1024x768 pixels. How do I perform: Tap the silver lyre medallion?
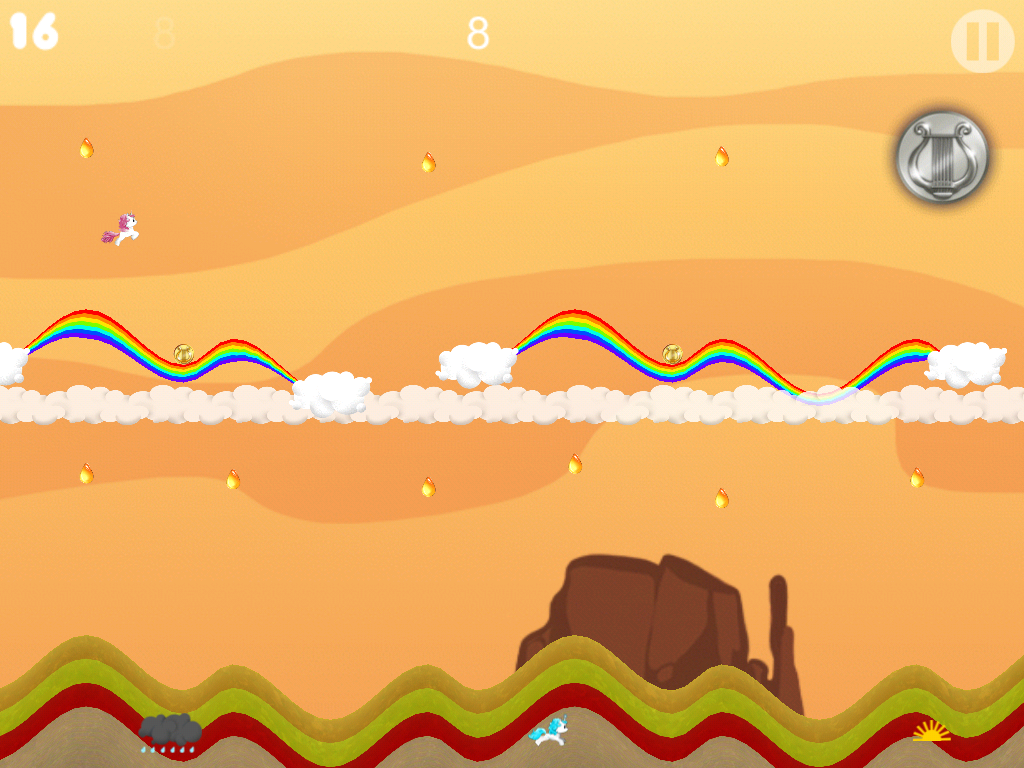[942, 158]
